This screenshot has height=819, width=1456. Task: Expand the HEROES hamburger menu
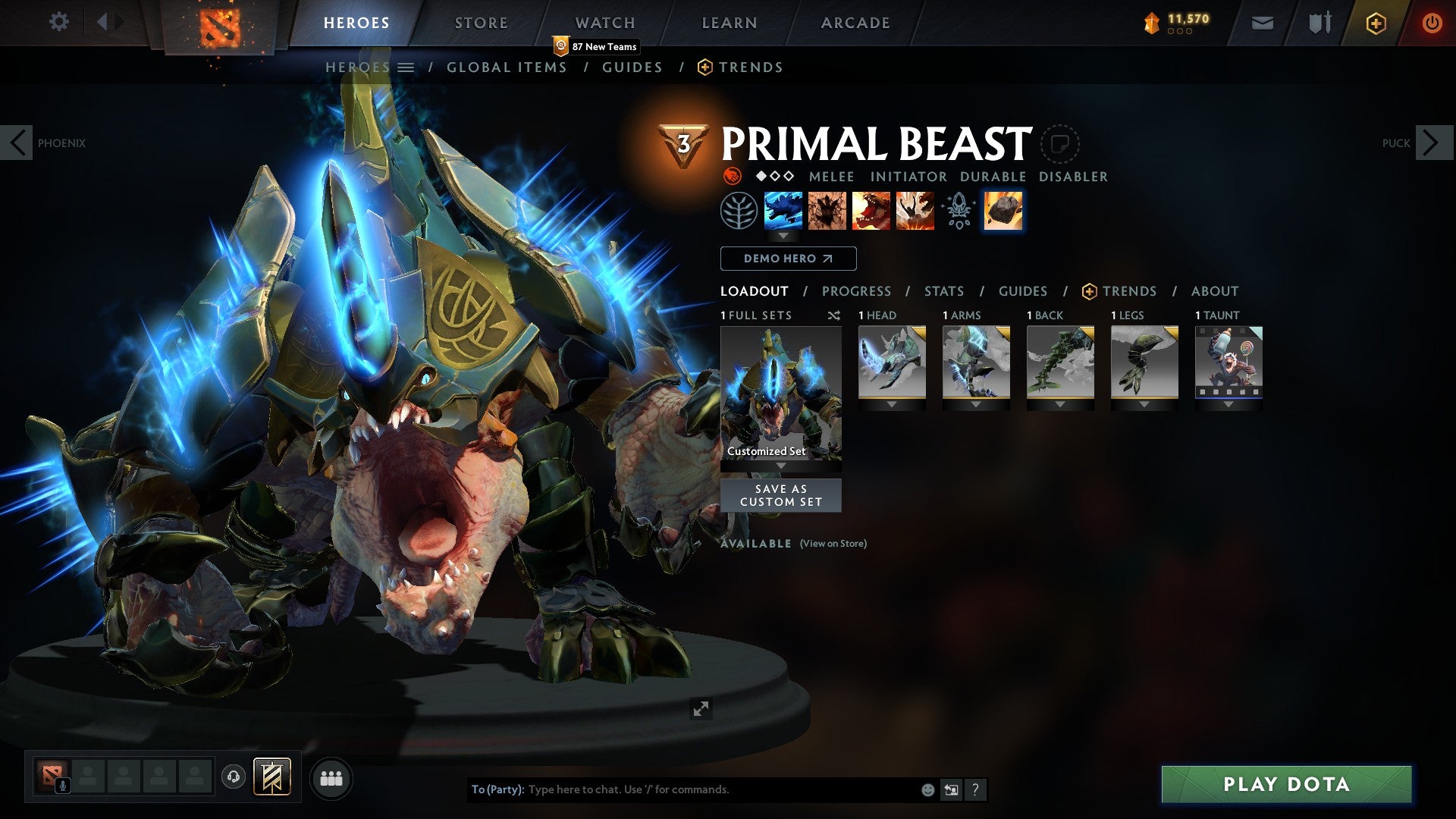pyautogui.click(x=405, y=67)
